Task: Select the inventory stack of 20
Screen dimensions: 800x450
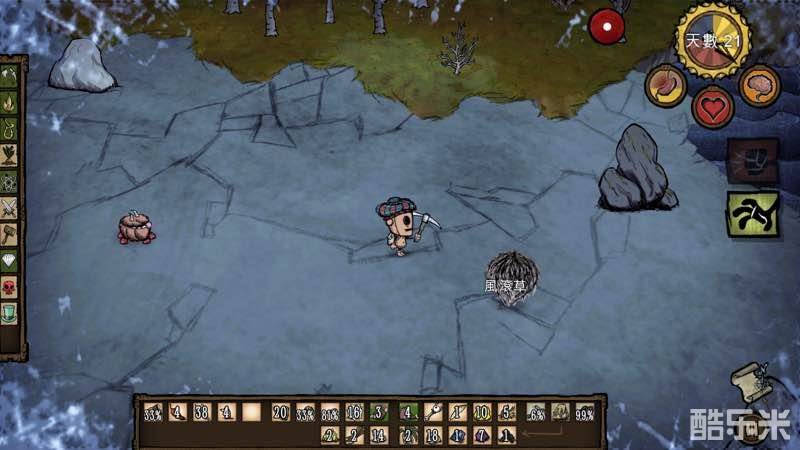Action: (280, 411)
